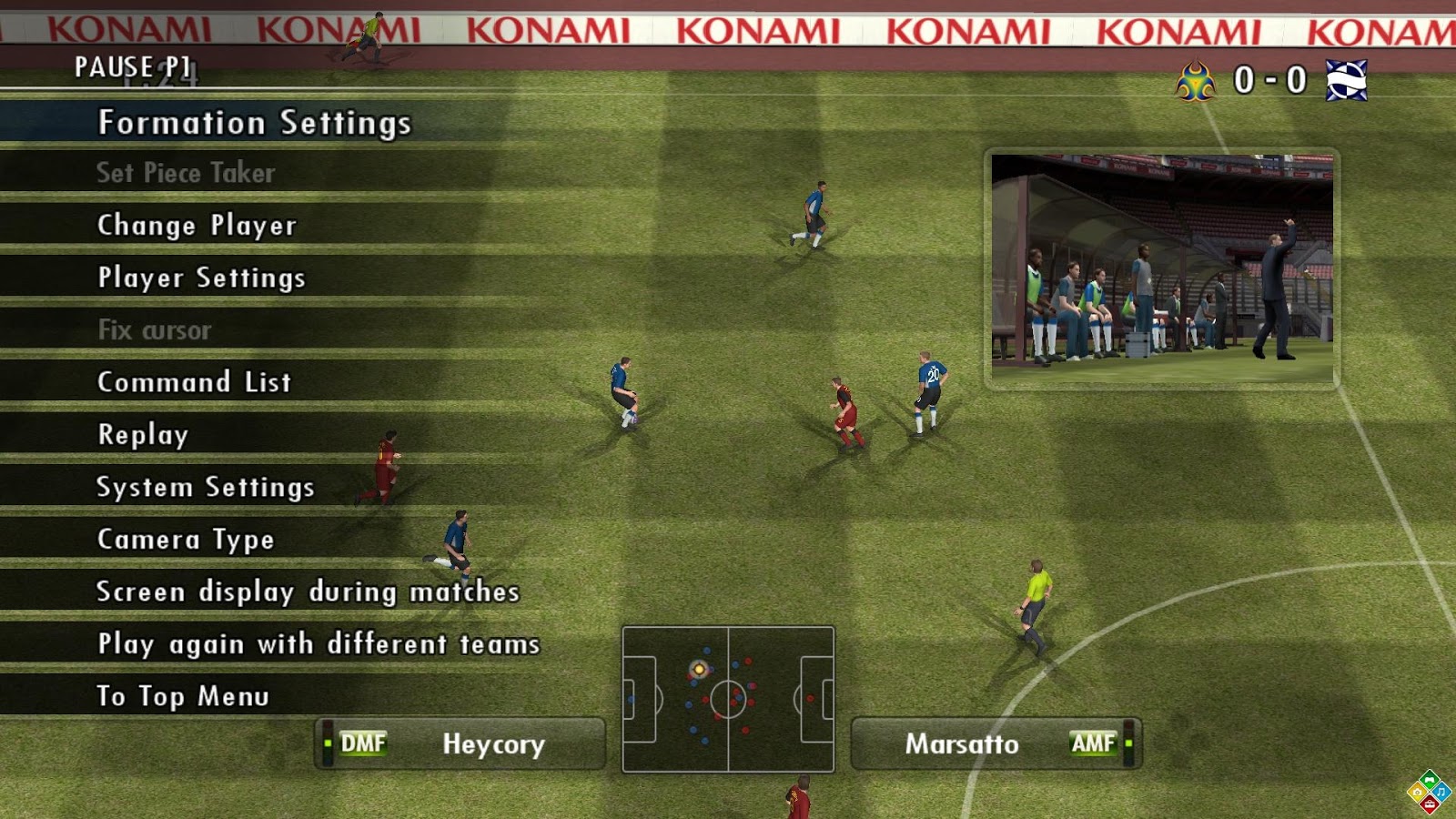Toggle the Fix cursor option
Screen dimensions: 1456x819
155,330
